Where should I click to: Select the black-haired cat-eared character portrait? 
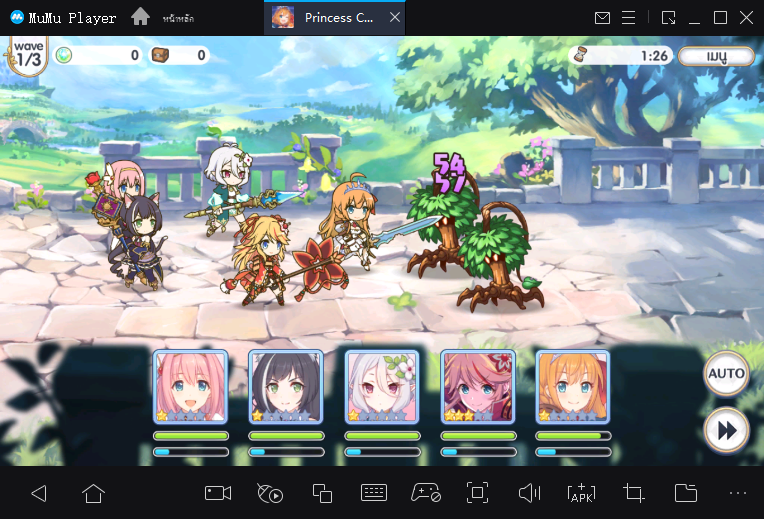(286, 387)
